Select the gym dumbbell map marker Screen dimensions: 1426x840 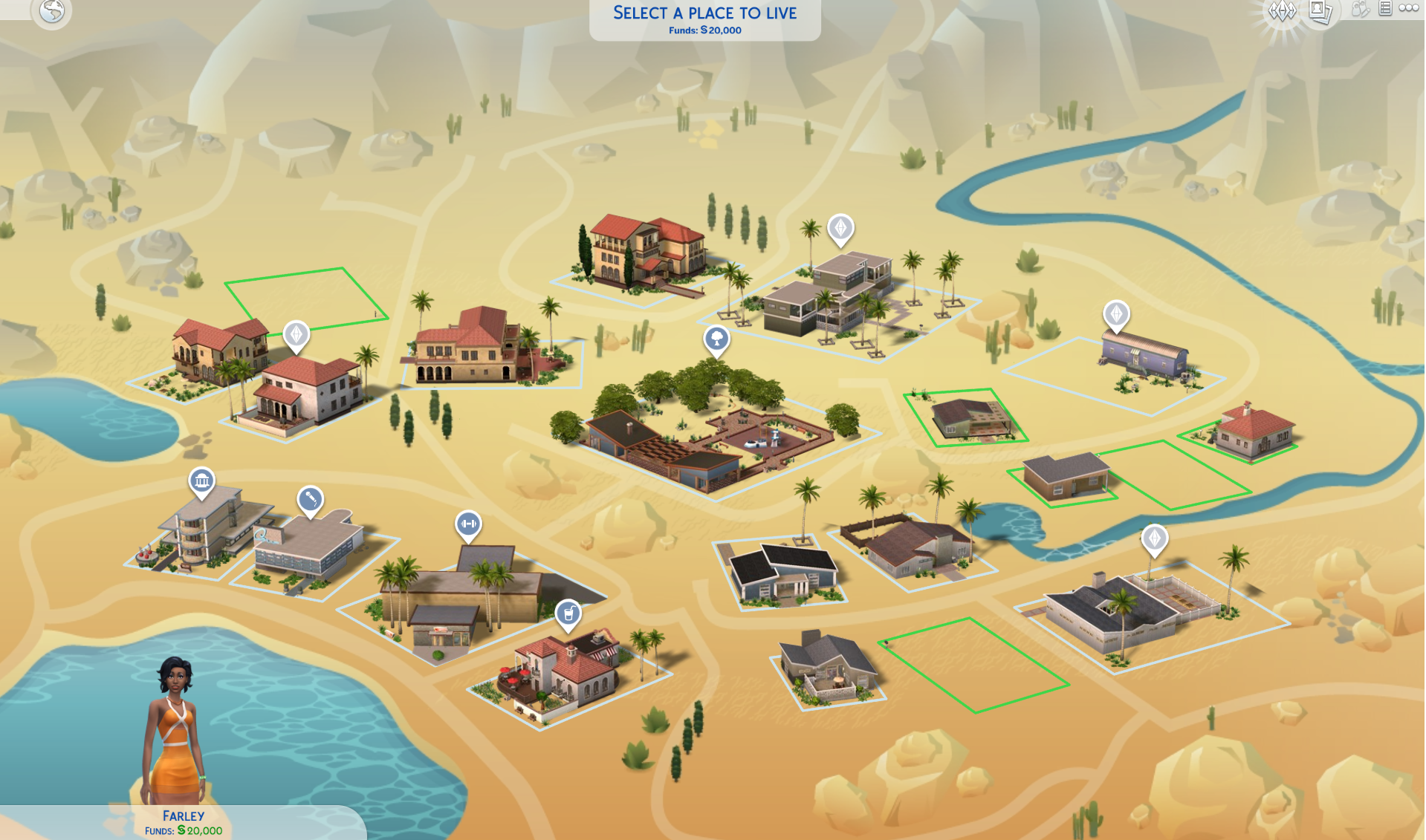click(x=468, y=524)
